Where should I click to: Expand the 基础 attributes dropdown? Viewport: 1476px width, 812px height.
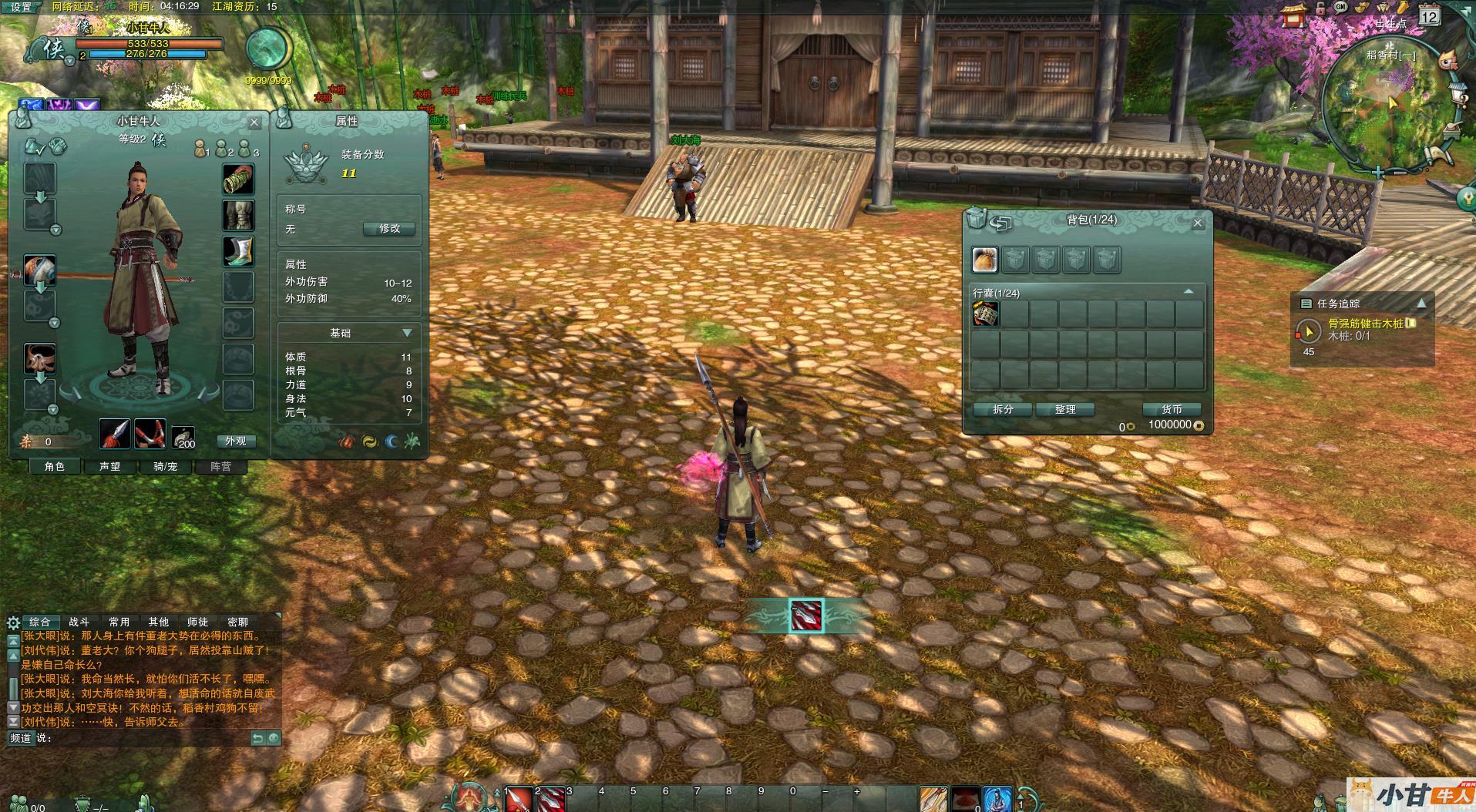[407, 333]
